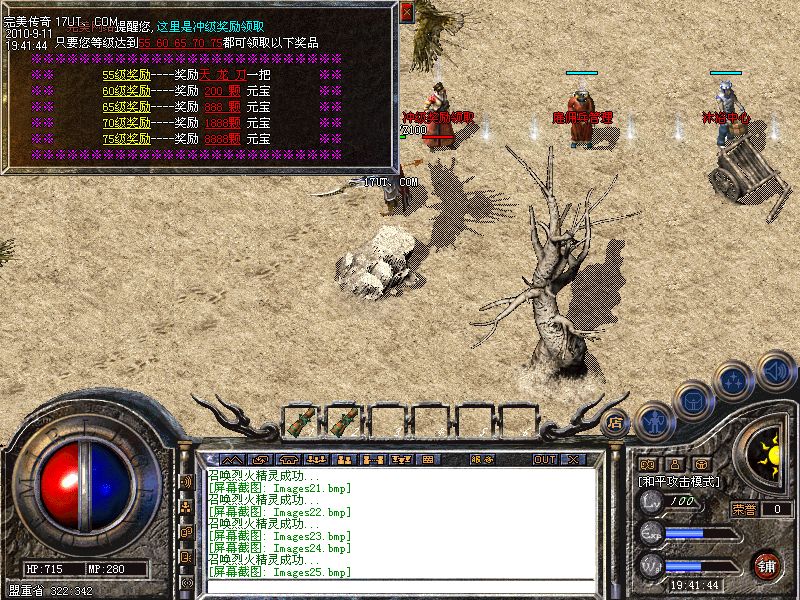This screenshot has height=600, width=800.
Task: Click the chat text input line
Action: click(x=400, y=586)
